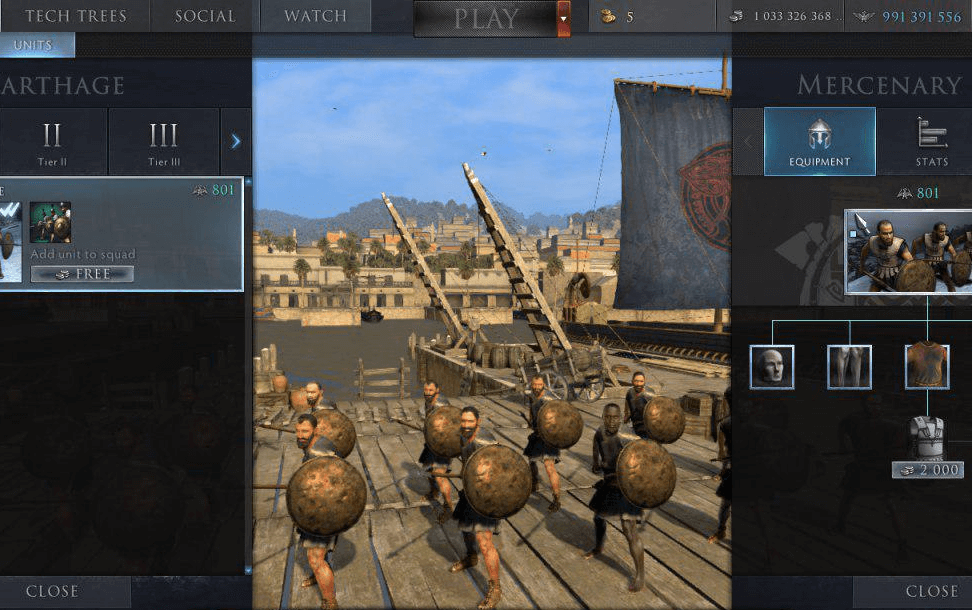Image resolution: width=973 pixels, height=610 pixels.
Task: Open the Tech Trees menu
Action: click(x=75, y=16)
